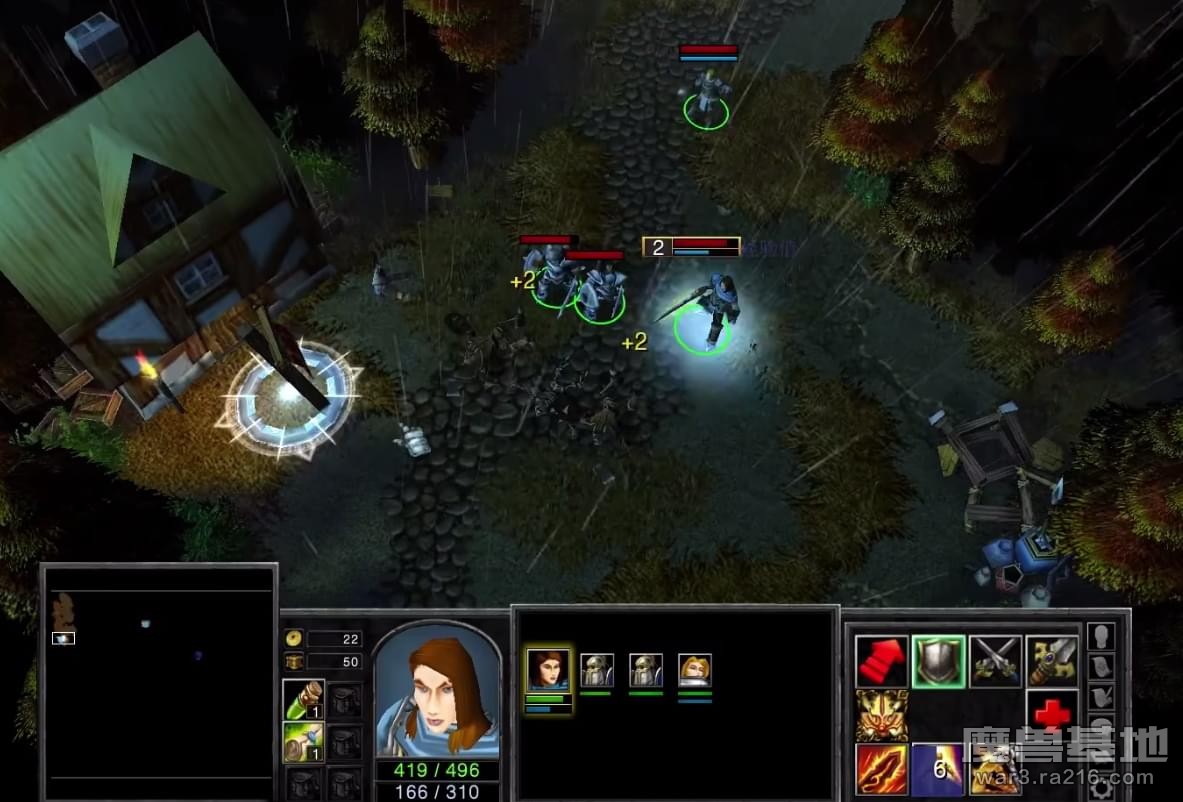Select the gold-hilted sword command
Screen dimensions: 1183x802
[1051, 661]
